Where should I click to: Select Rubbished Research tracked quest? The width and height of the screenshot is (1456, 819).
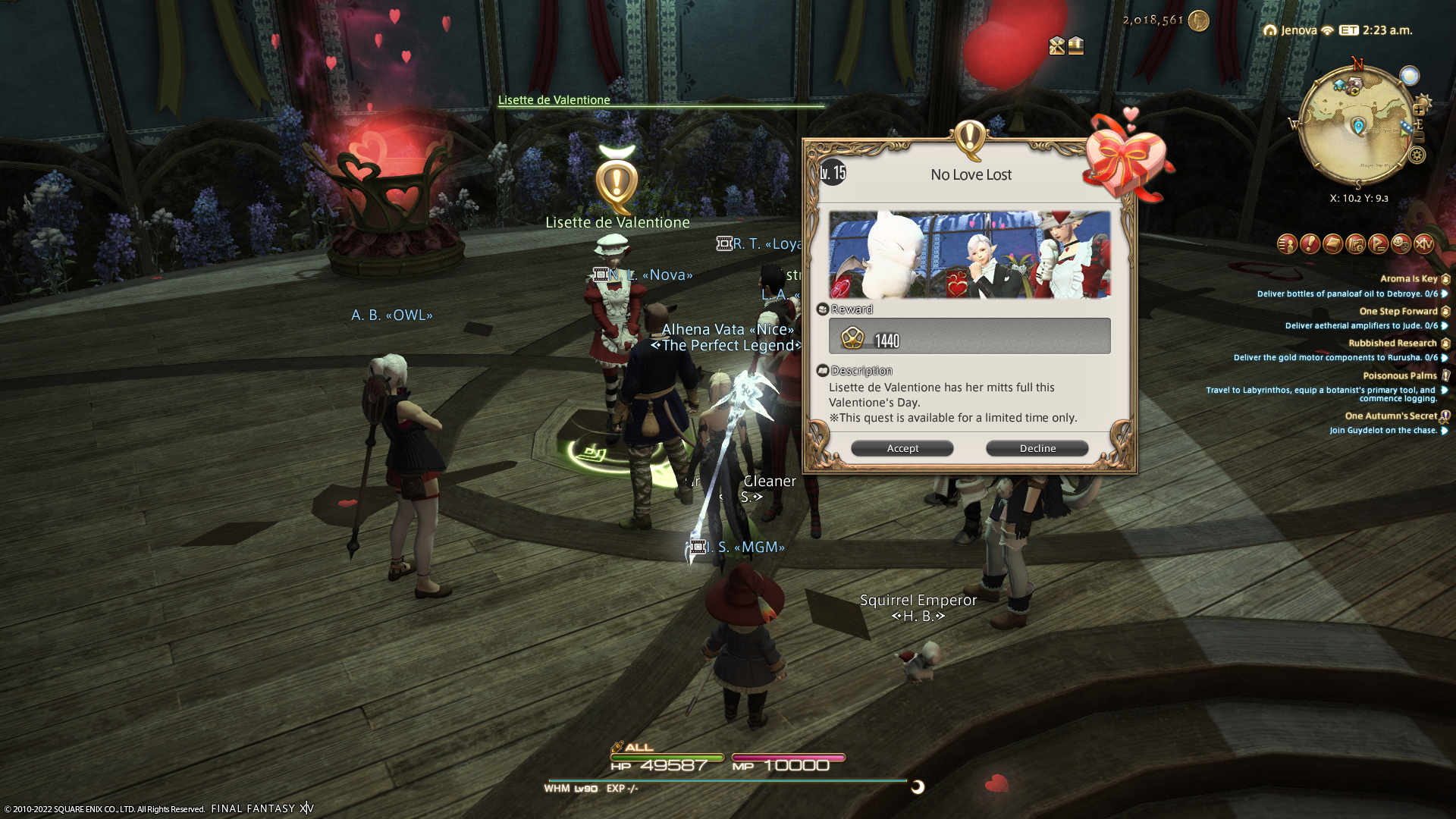[1392, 343]
